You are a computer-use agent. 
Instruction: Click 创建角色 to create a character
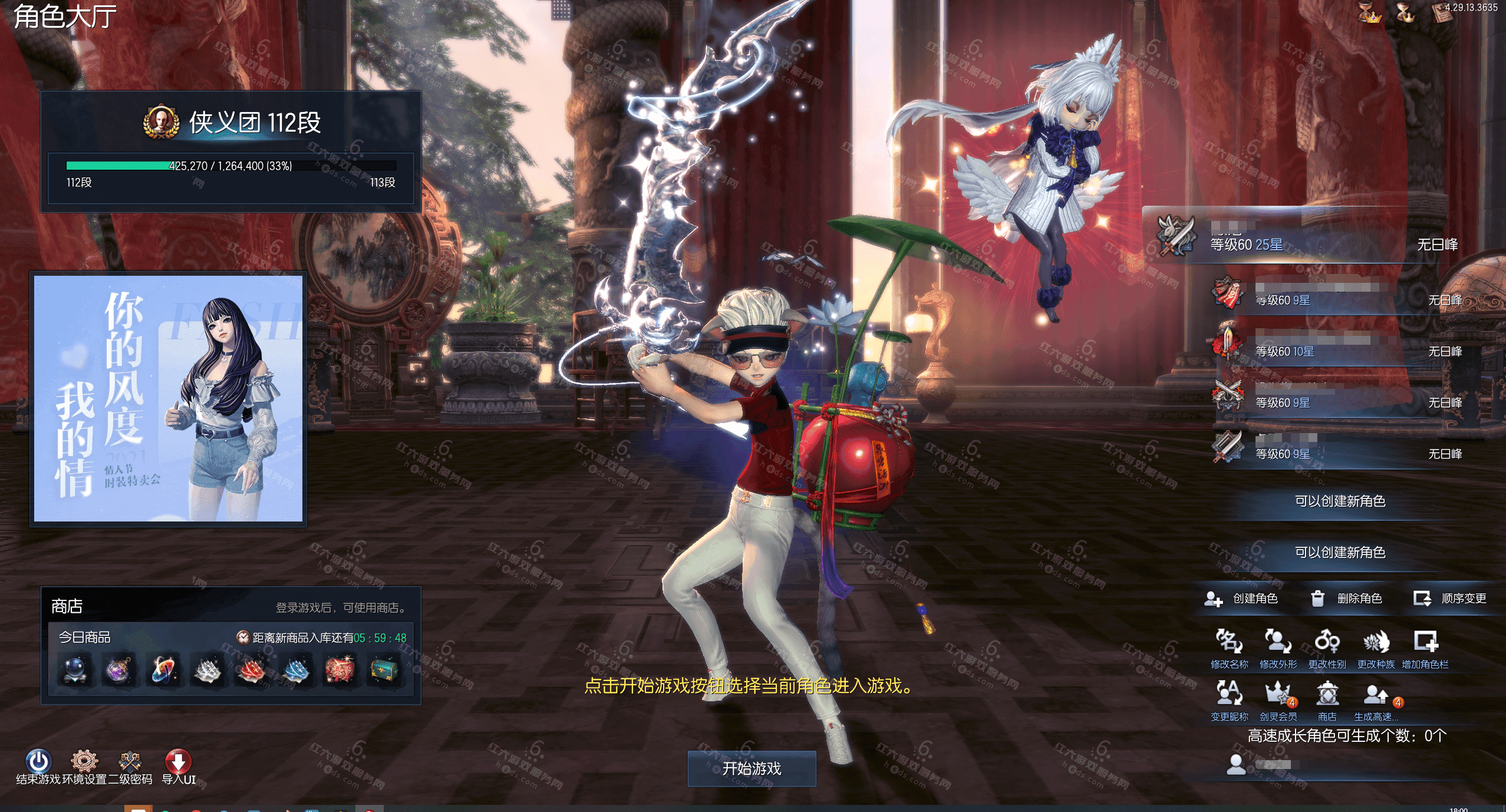[1241, 599]
